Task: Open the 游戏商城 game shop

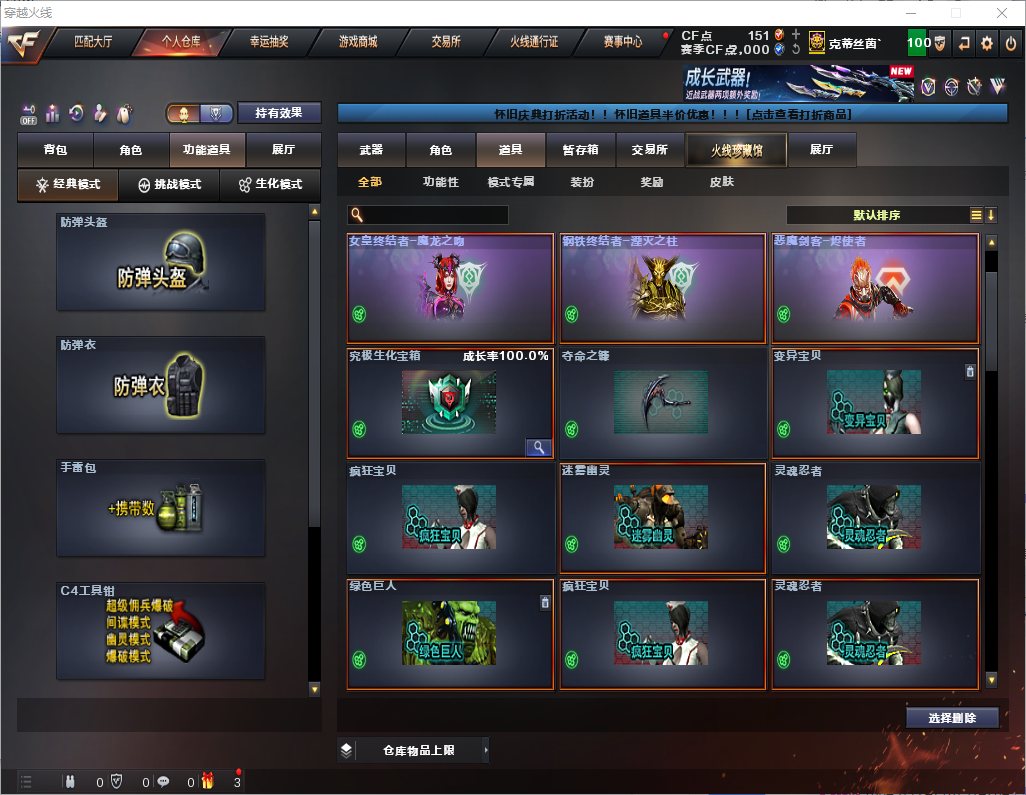Action: (x=357, y=42)
